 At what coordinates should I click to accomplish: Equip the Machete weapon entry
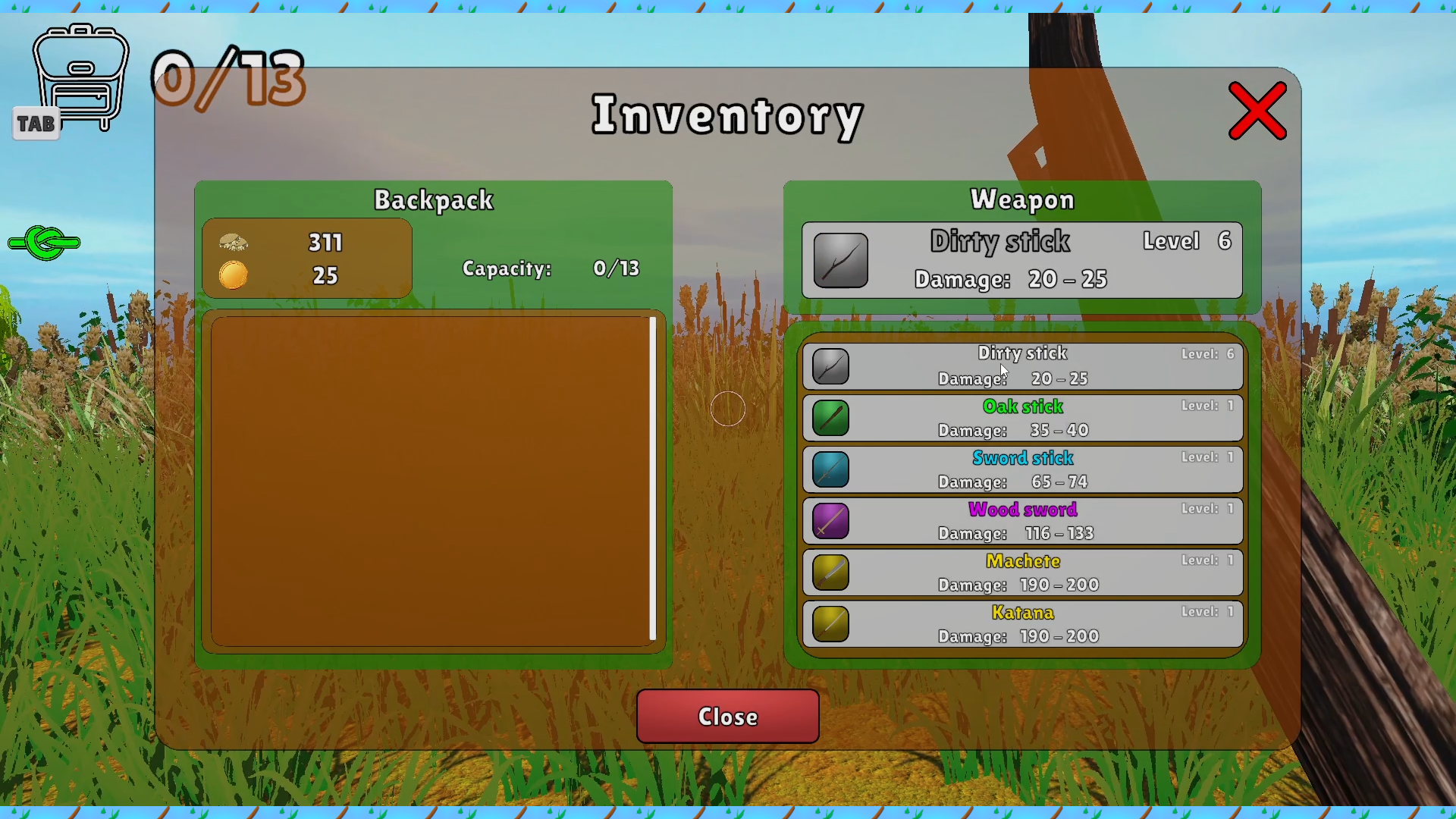tap(1023, 573)
